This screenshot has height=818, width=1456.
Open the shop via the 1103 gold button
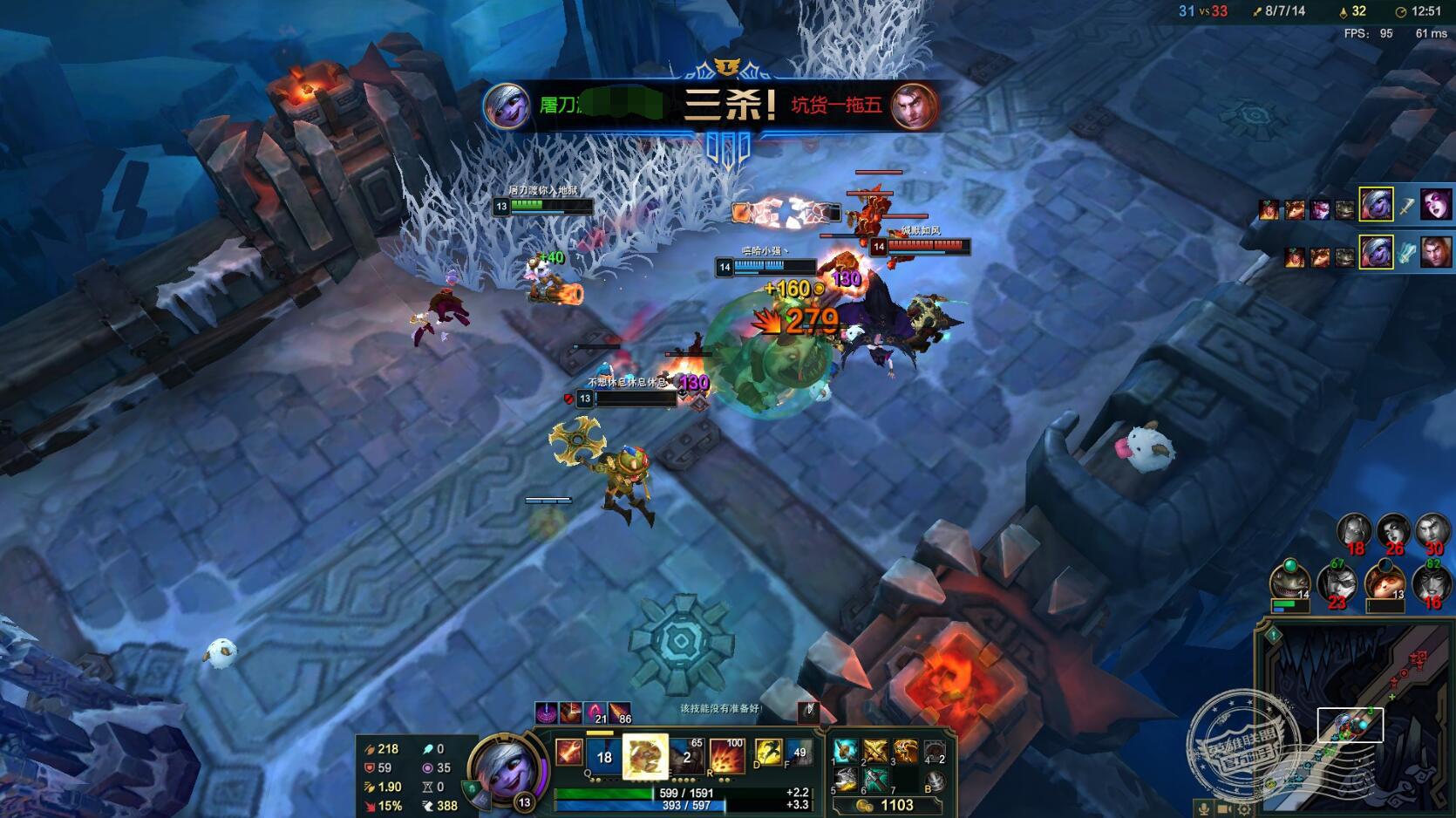[888, 806]
